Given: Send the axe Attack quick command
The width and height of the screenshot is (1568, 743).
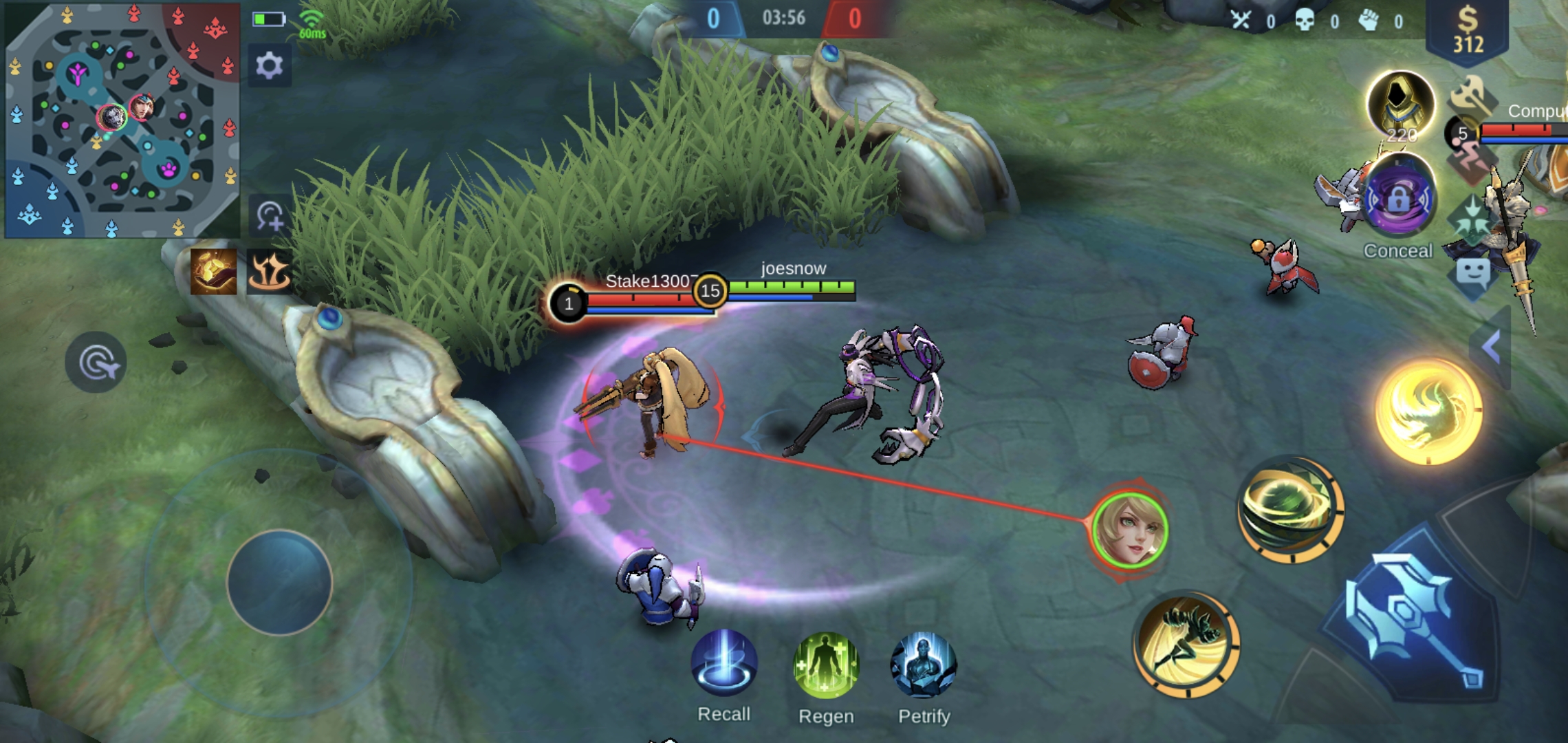Looking at the screenshot, I should [x=1470, y=95].
